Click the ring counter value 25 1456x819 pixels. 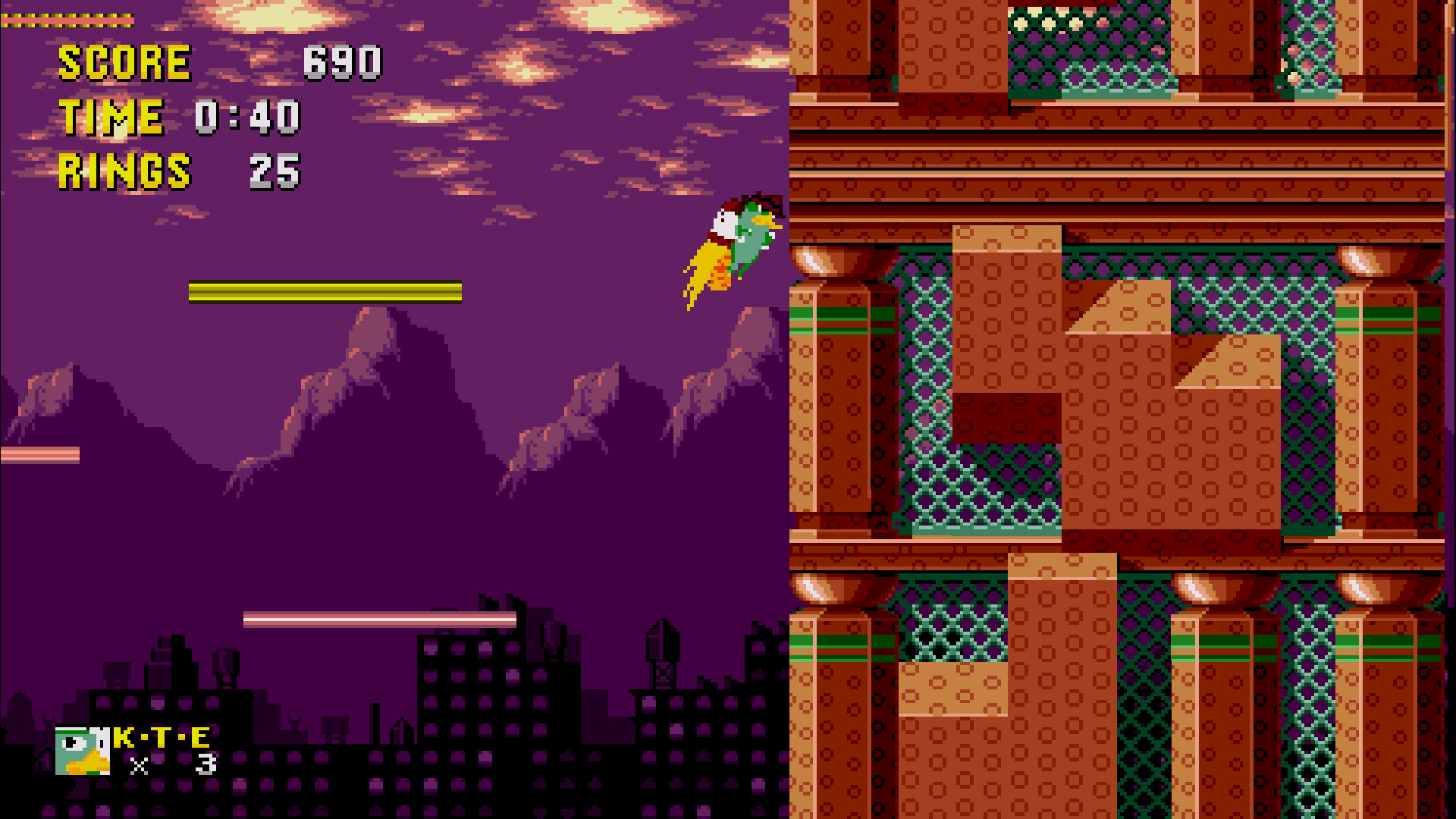pyautogui.click(x=275, y=168)
